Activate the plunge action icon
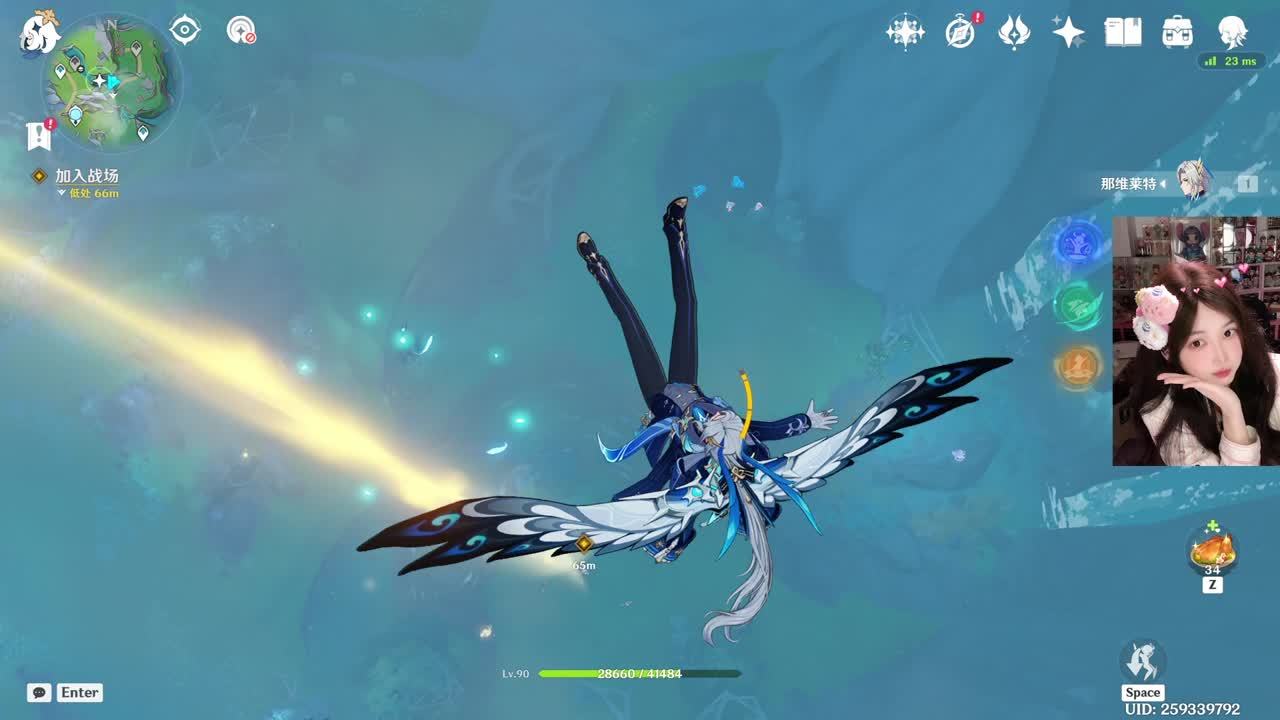 click(1142, 661)
